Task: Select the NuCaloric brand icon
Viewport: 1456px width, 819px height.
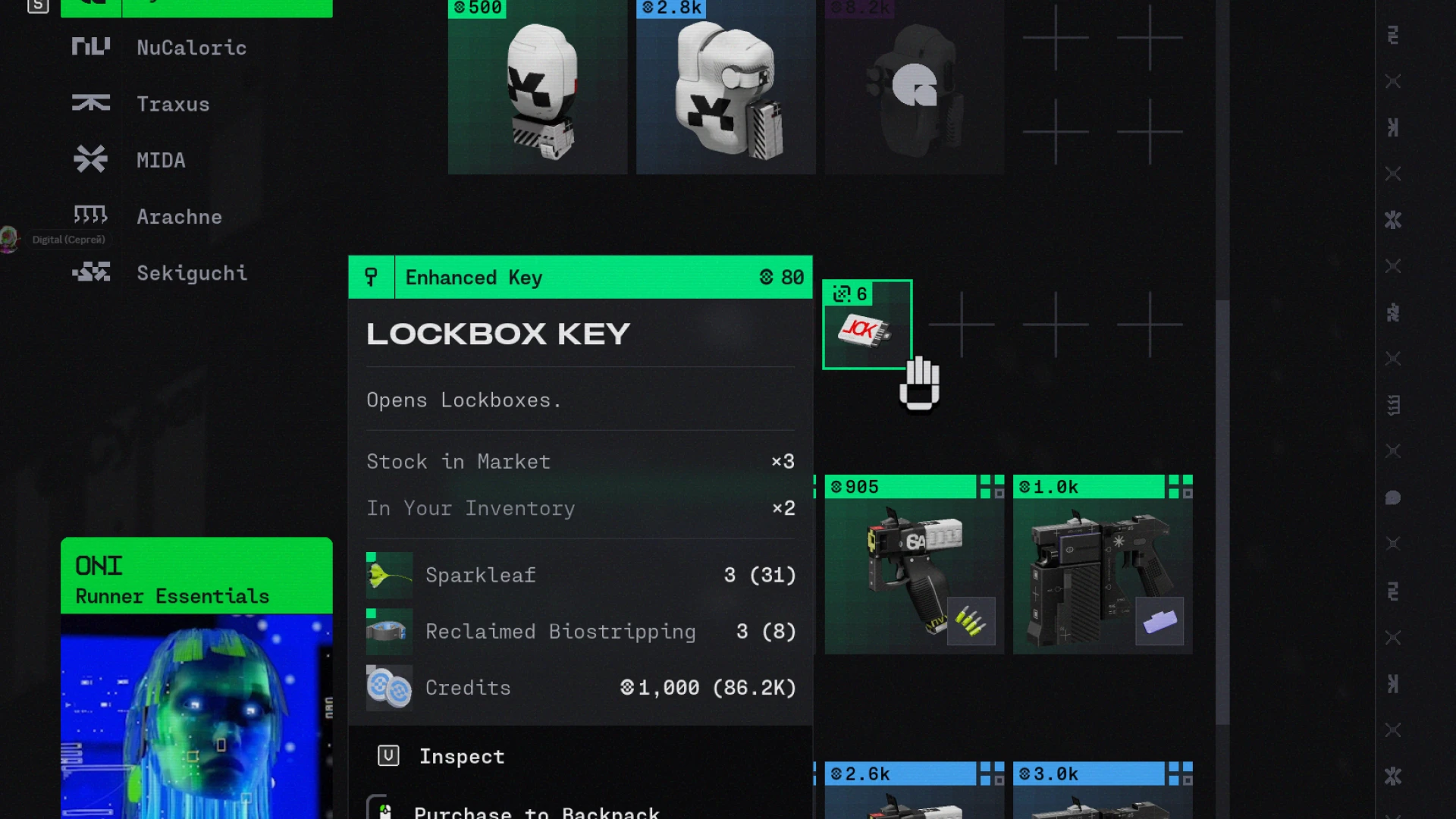Action: 90,45
